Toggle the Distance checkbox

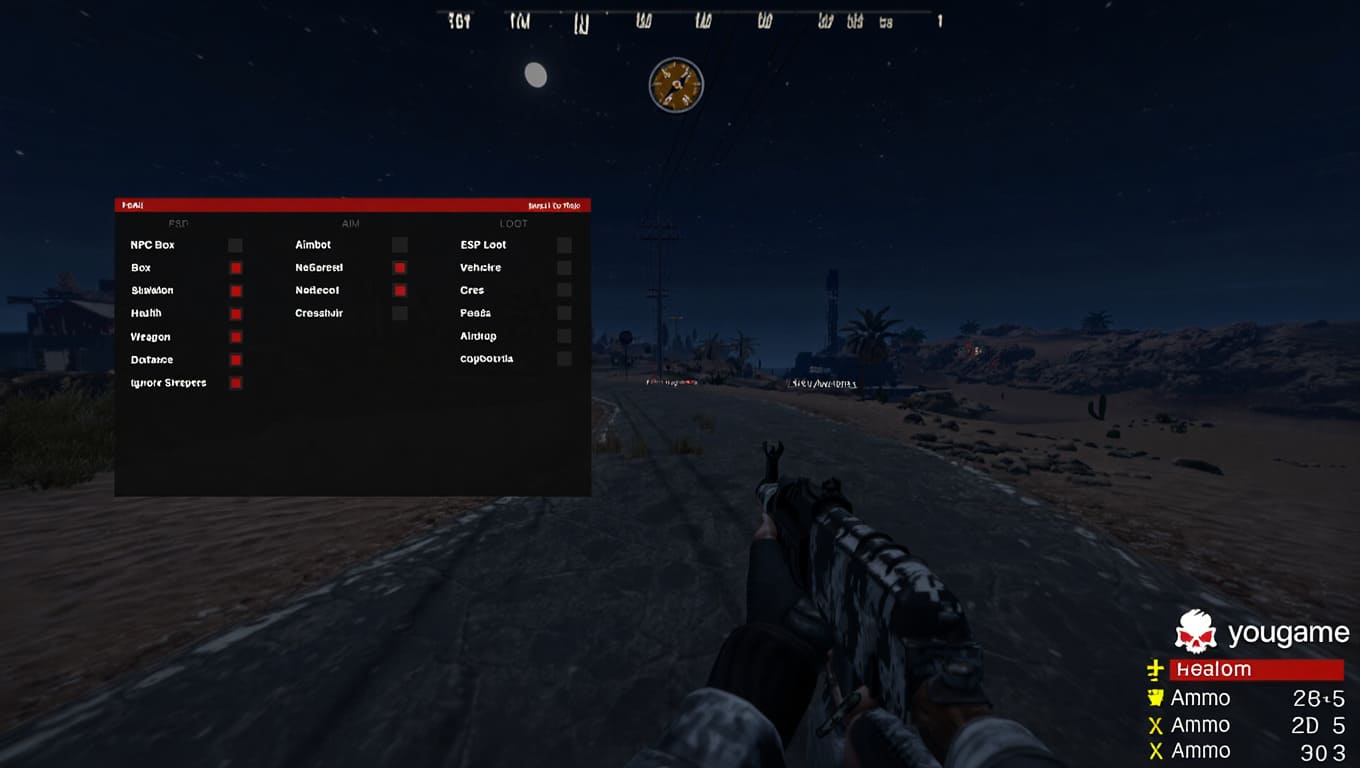236,360
